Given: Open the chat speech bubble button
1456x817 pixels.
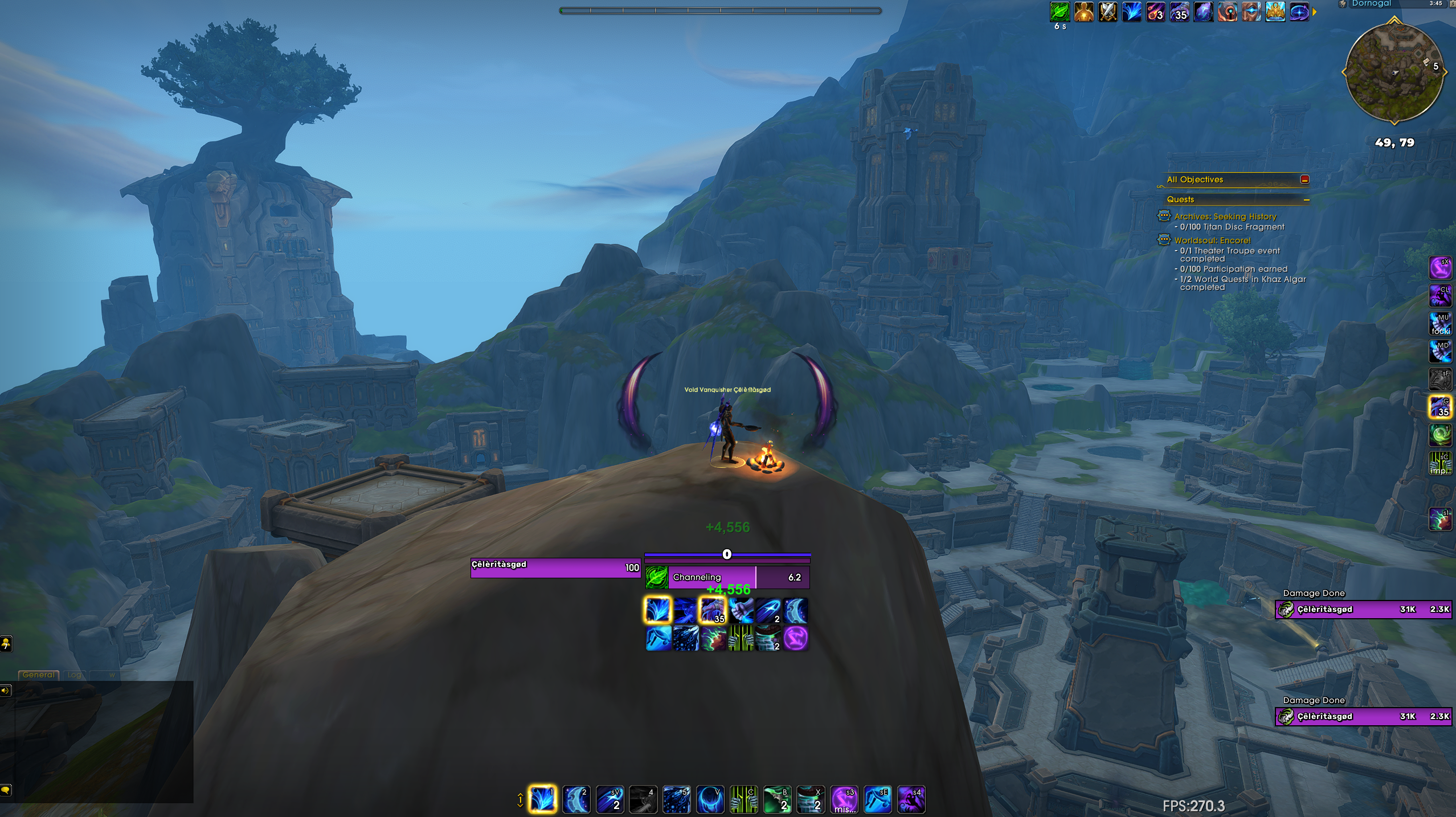Looking at the screenshot, I should pyautogui.click(x=6, y=790).
